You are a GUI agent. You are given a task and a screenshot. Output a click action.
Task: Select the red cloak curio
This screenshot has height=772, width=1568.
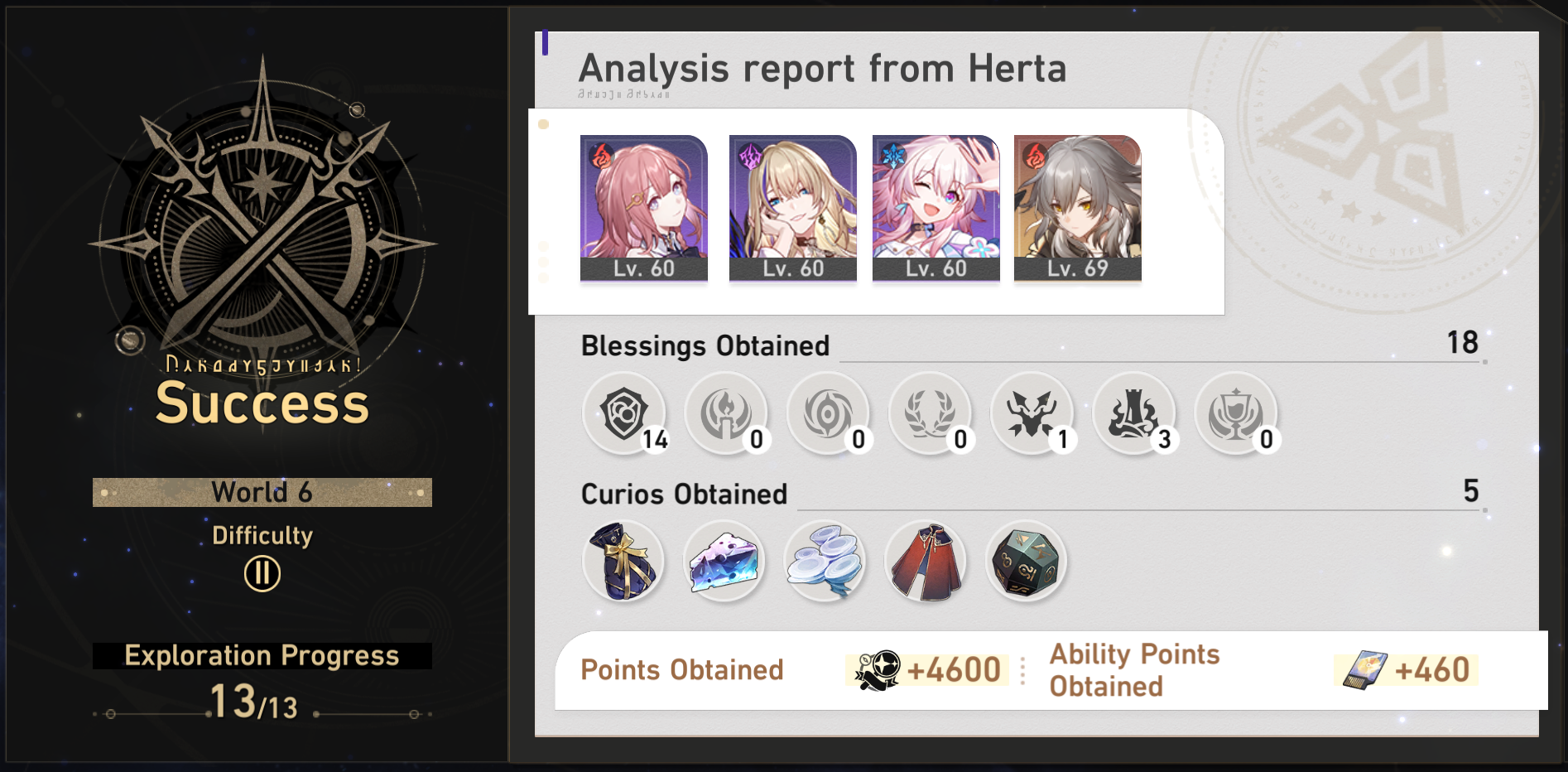point(926,562)
